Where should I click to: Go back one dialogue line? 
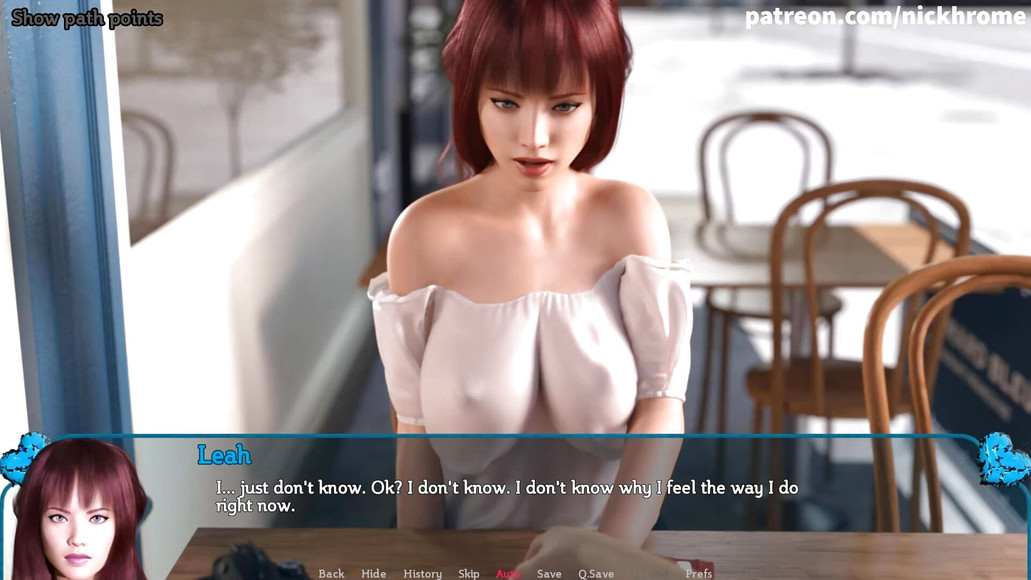pos(331,573)
